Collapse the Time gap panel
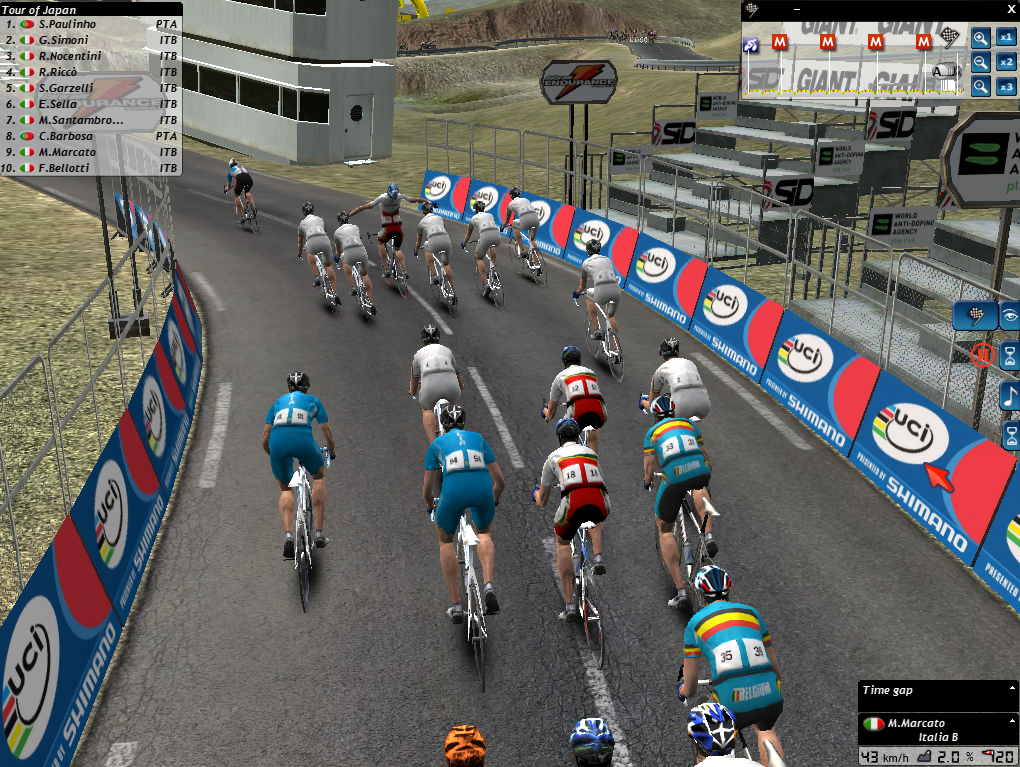Screen dimensions: 1020x767 click(1011, 690)
